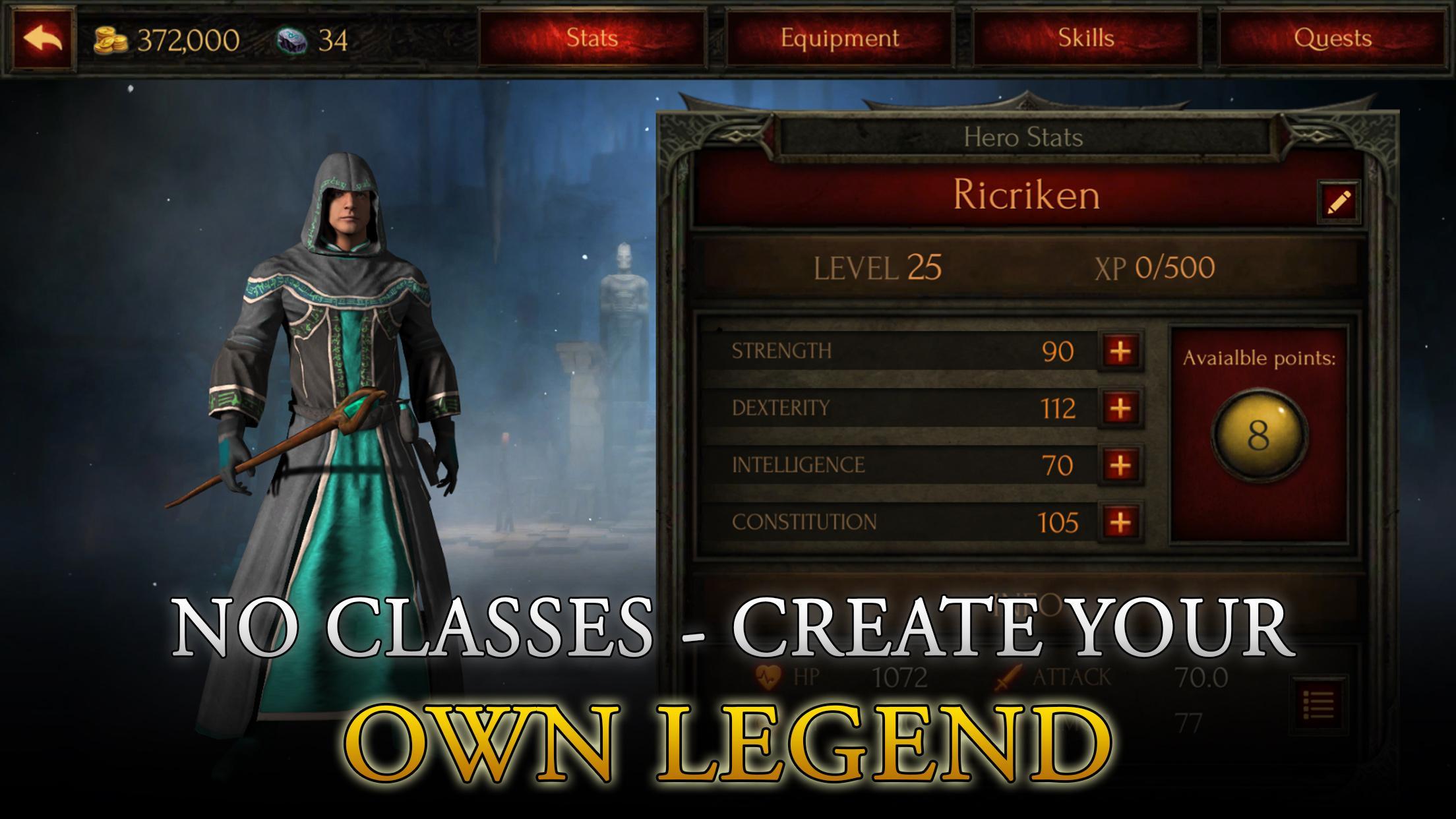Image resolution: width=1456 pixels, height=819 pixels.
Task: Click the Hero Stats panel title
Action: pyautogui.click(x=1023, y=136)
